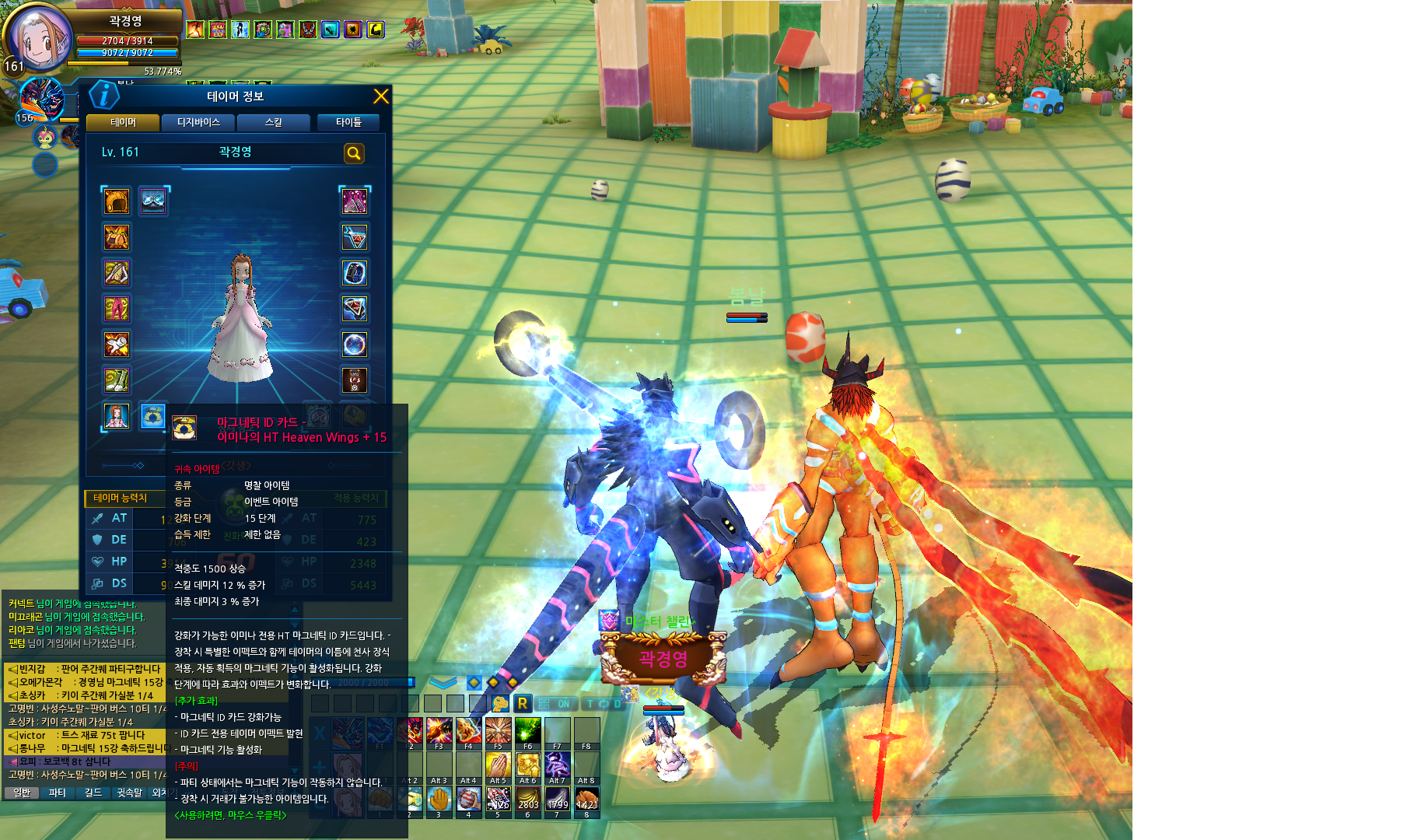1414x840 pixels.
Task: Activate the green burst skill on F6
Action: point(527,731)
